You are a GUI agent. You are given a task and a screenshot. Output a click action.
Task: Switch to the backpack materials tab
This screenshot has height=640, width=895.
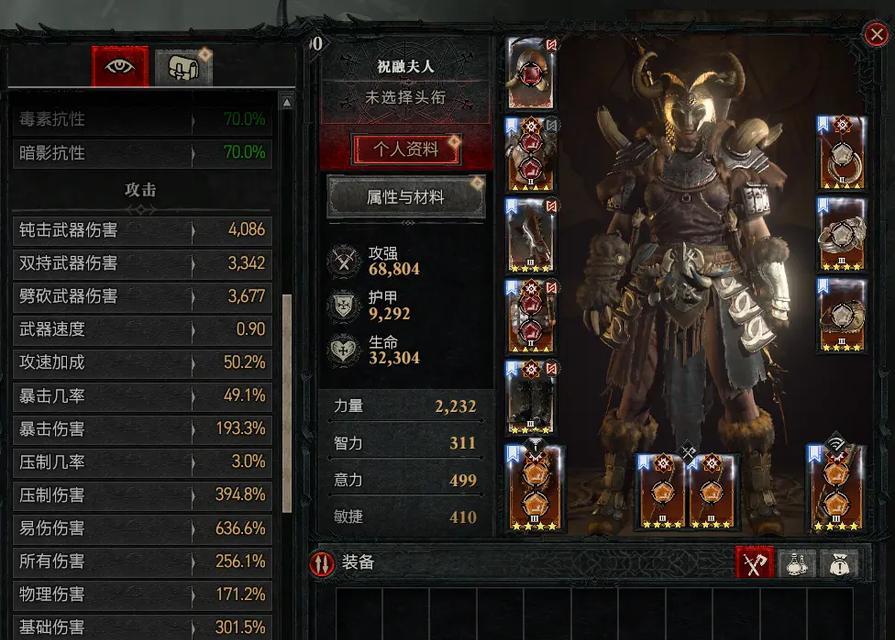[x=183, y=67]
